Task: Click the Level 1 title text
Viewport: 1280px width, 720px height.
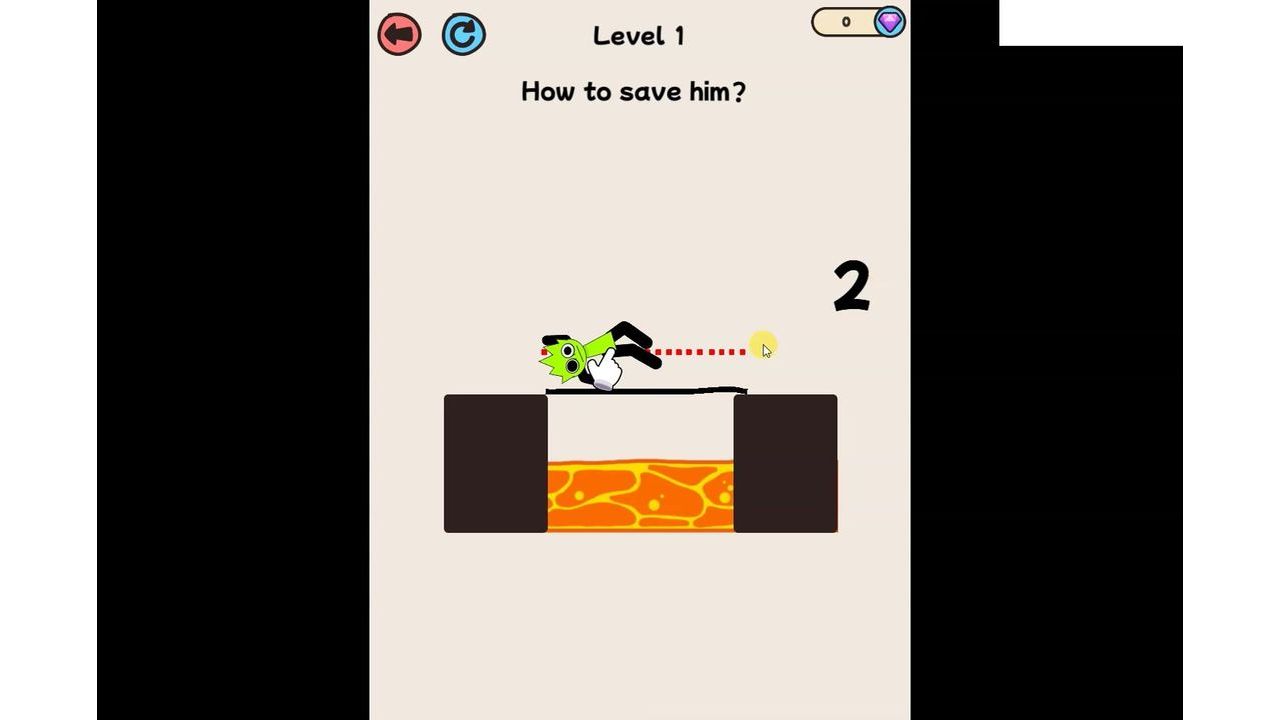Action: (638, 35)
